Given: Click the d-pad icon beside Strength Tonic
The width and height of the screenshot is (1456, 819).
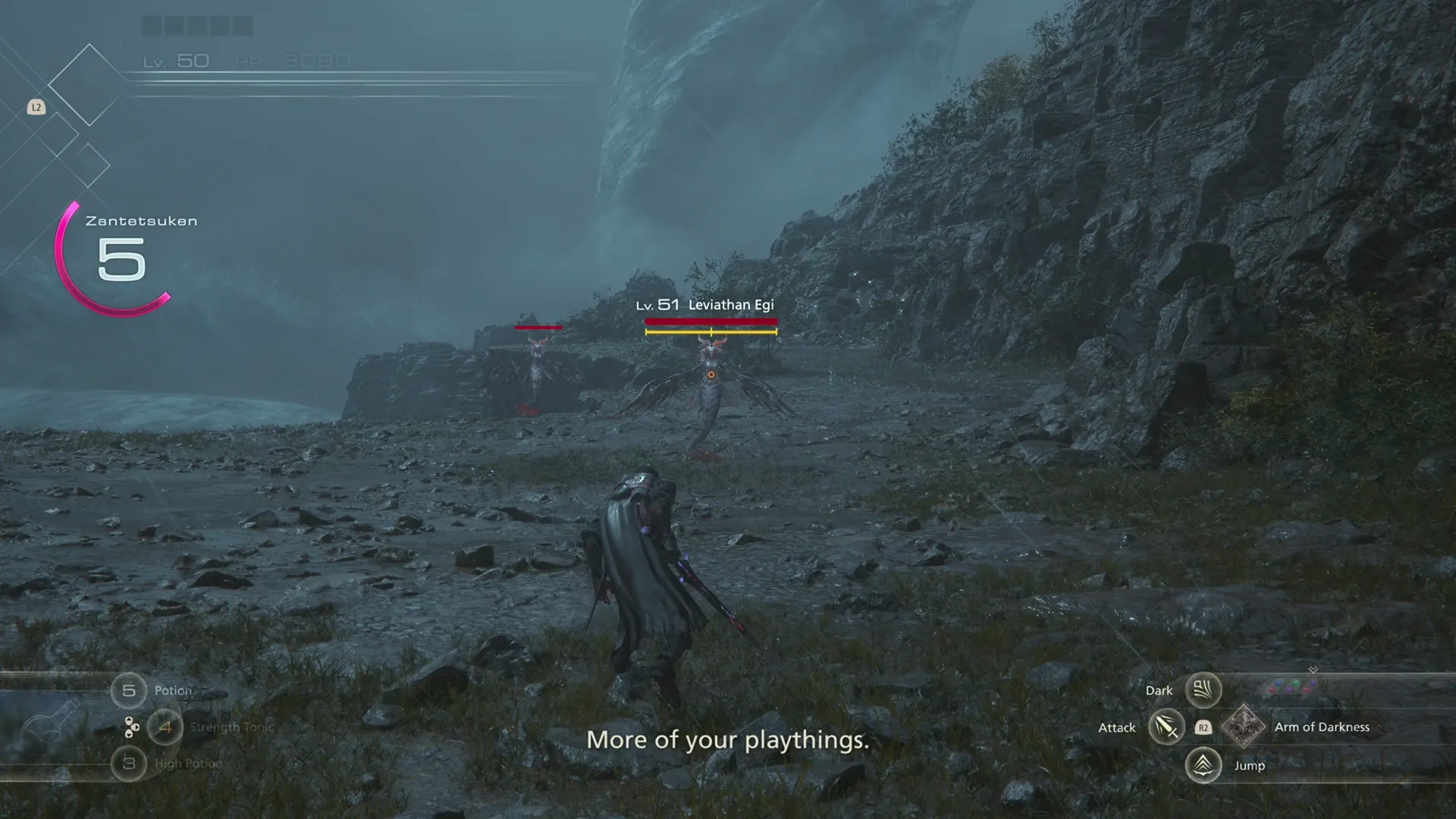Looking at the screenshot, I should point(131,728).
